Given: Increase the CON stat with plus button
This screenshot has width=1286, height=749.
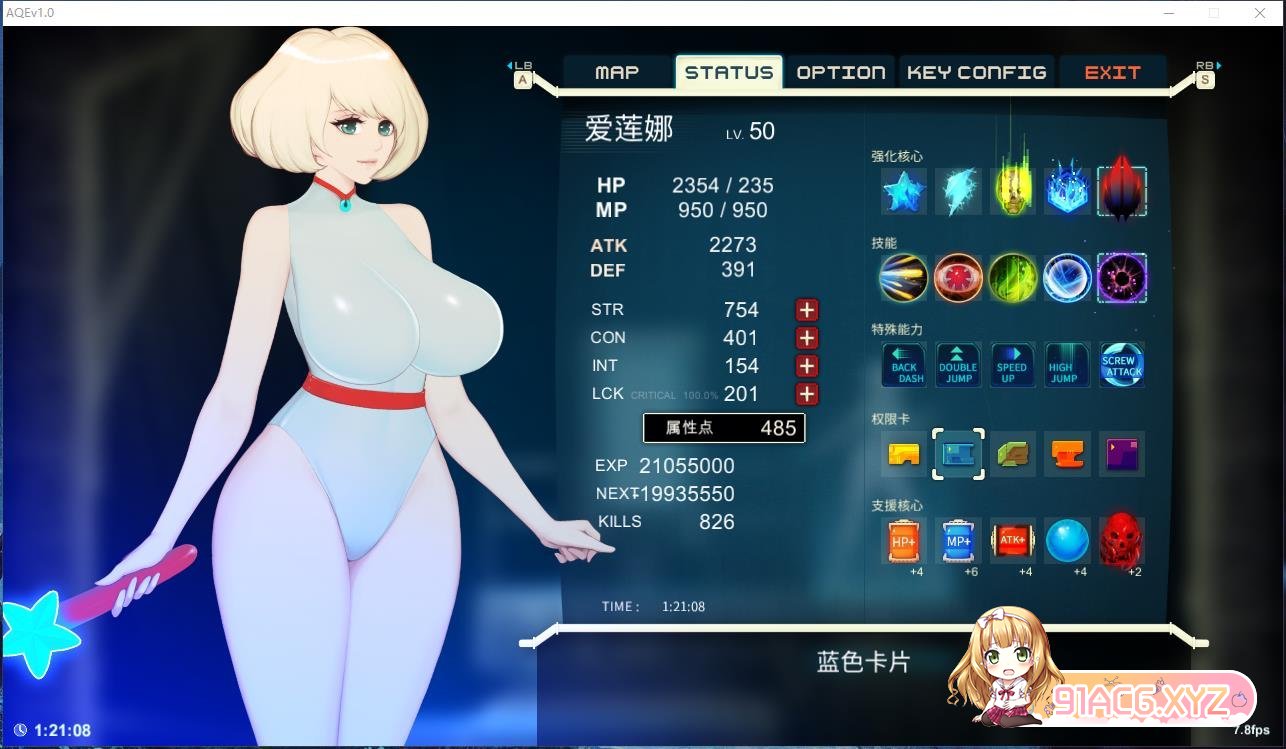Looking at the screenshot, I should [807, 338].
